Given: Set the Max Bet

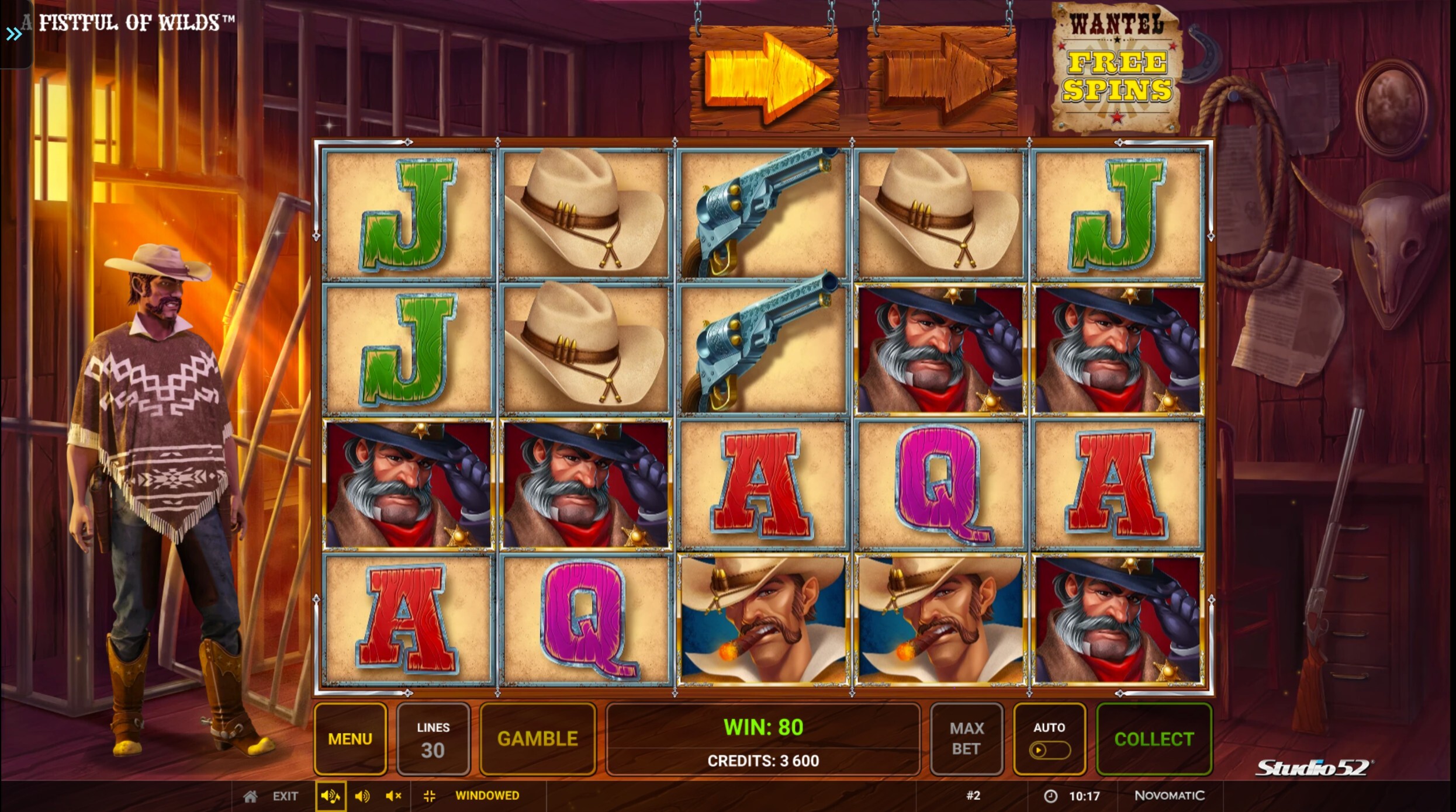Looking at the screenshot, I should (966, 739).
